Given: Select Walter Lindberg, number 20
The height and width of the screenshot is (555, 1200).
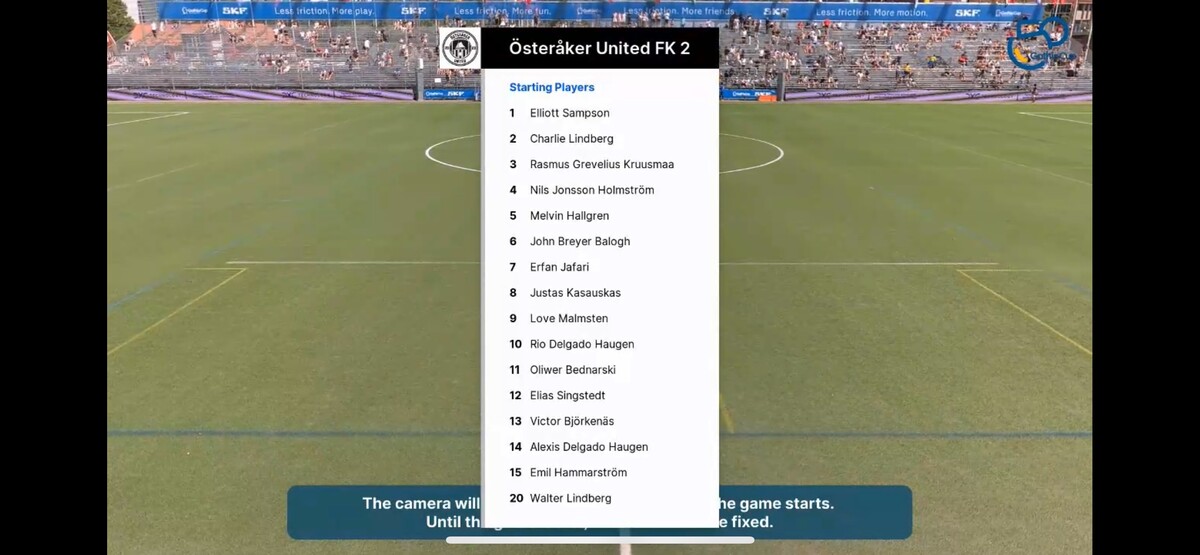Looking at the screenshot, I should [x=570, y=498].
